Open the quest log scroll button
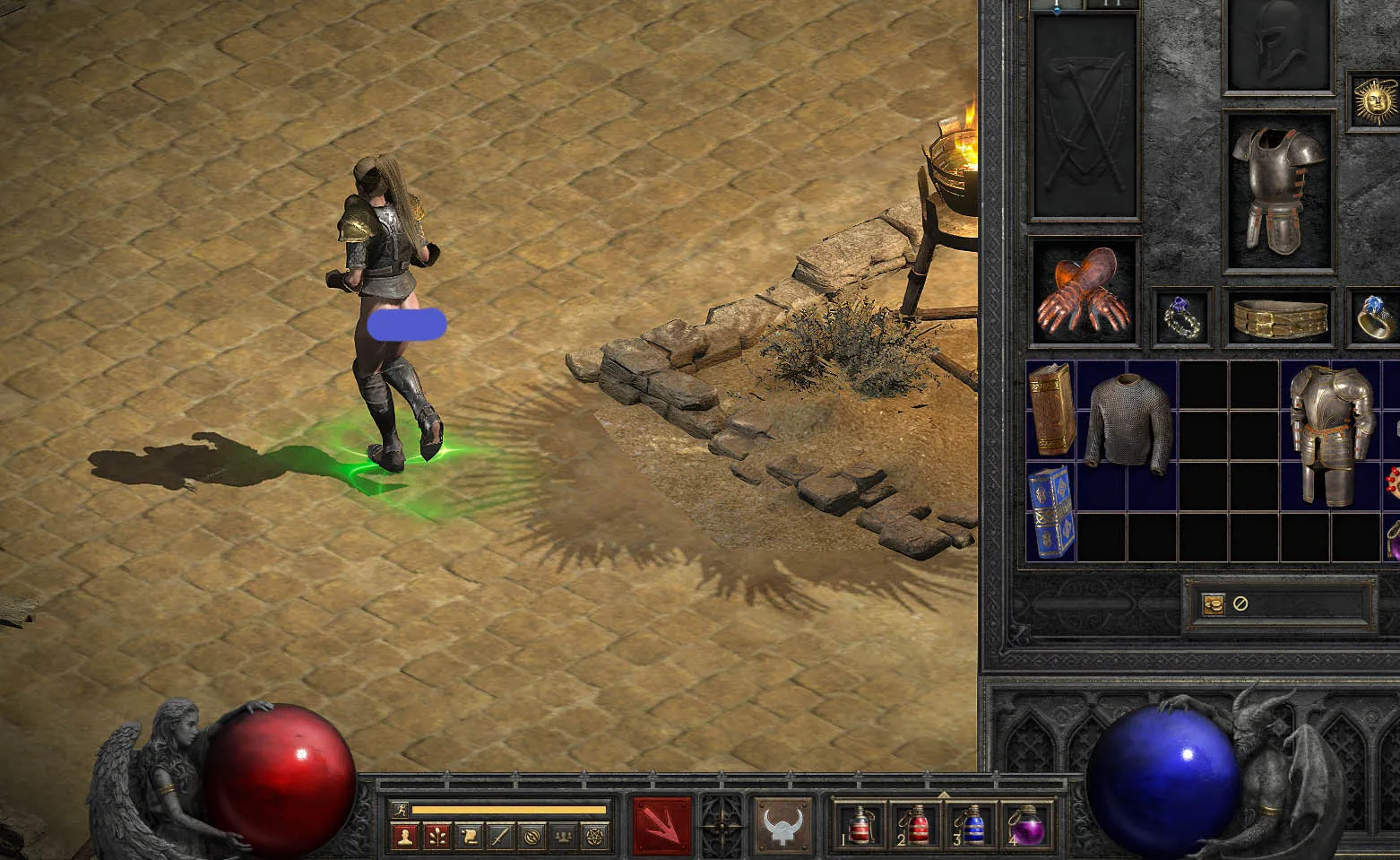This screenshot has width=1400, height=860. coord(469,837)
